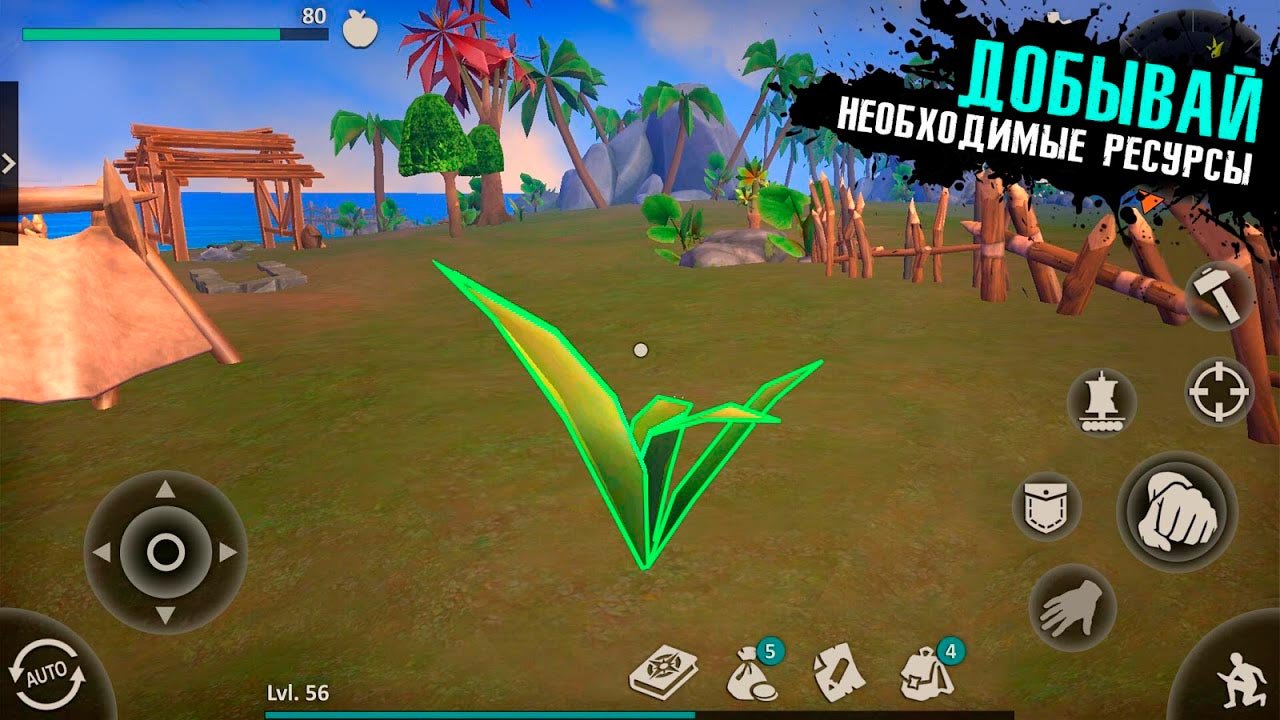Screen dimensions: 1280x720
Task: Click the movement joystick center
Action: [x=165, y=551]
